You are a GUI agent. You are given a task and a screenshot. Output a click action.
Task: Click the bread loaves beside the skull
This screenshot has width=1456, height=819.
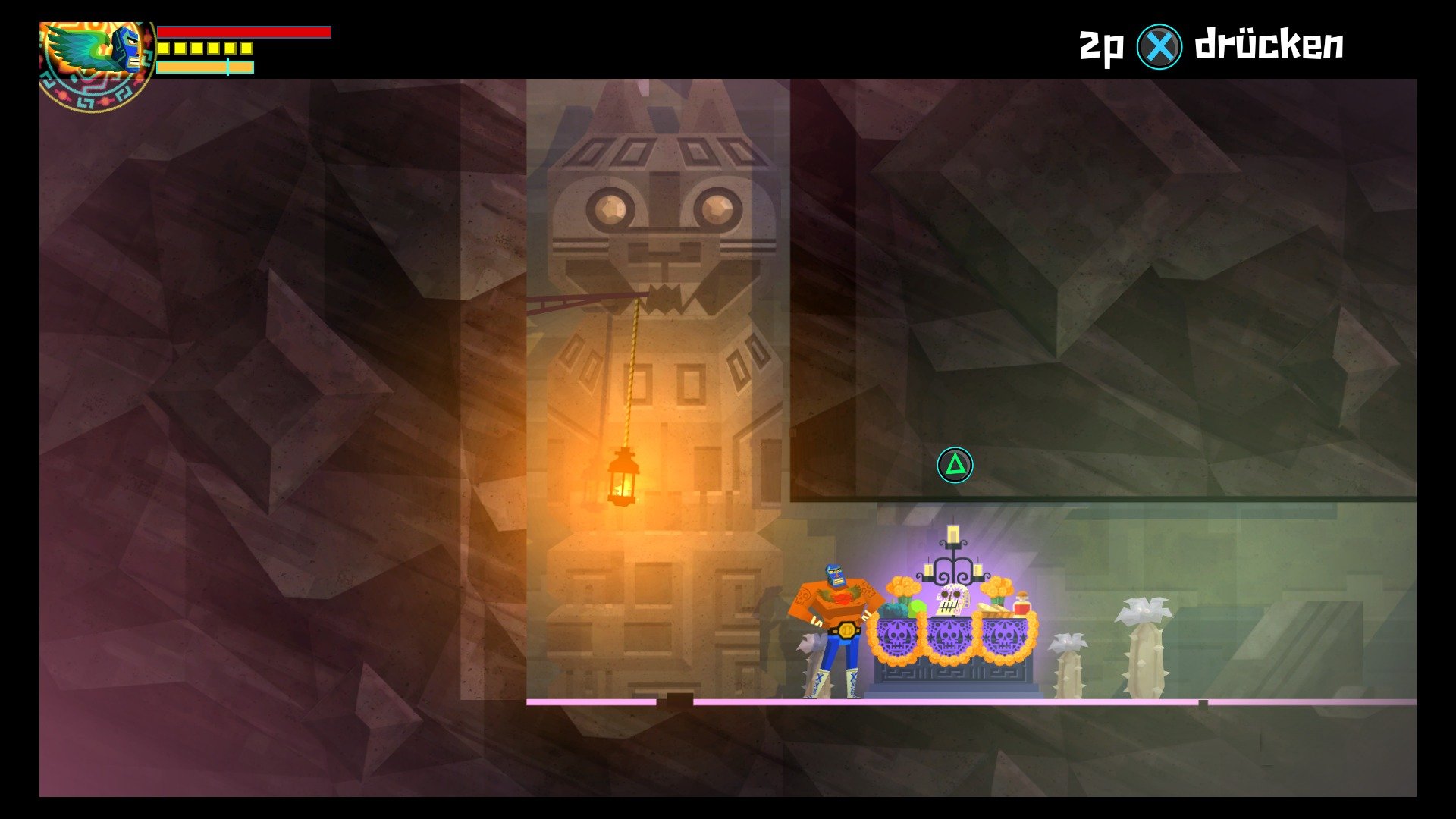click(994, 610)
